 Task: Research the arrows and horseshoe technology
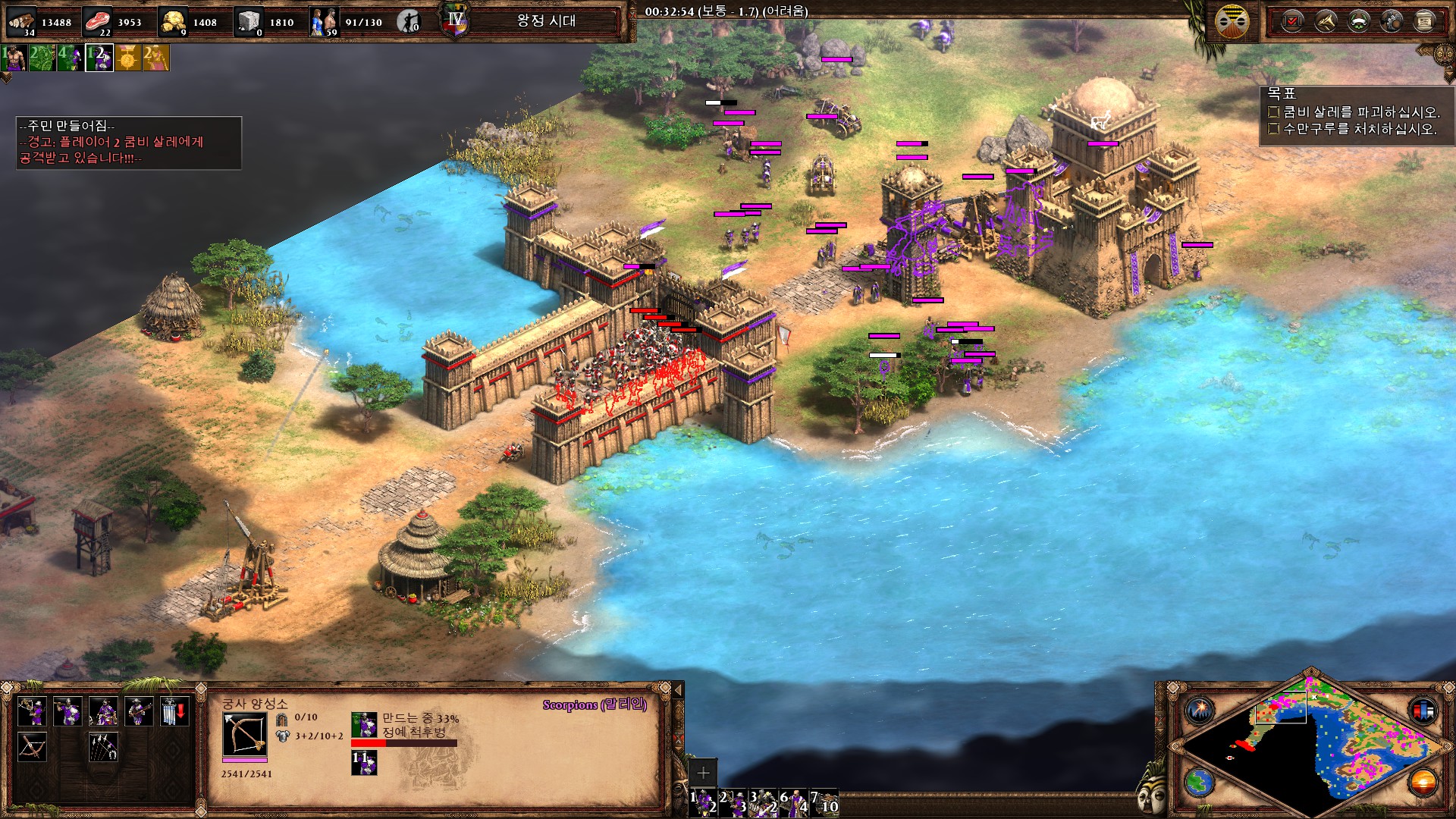point(103,747)
